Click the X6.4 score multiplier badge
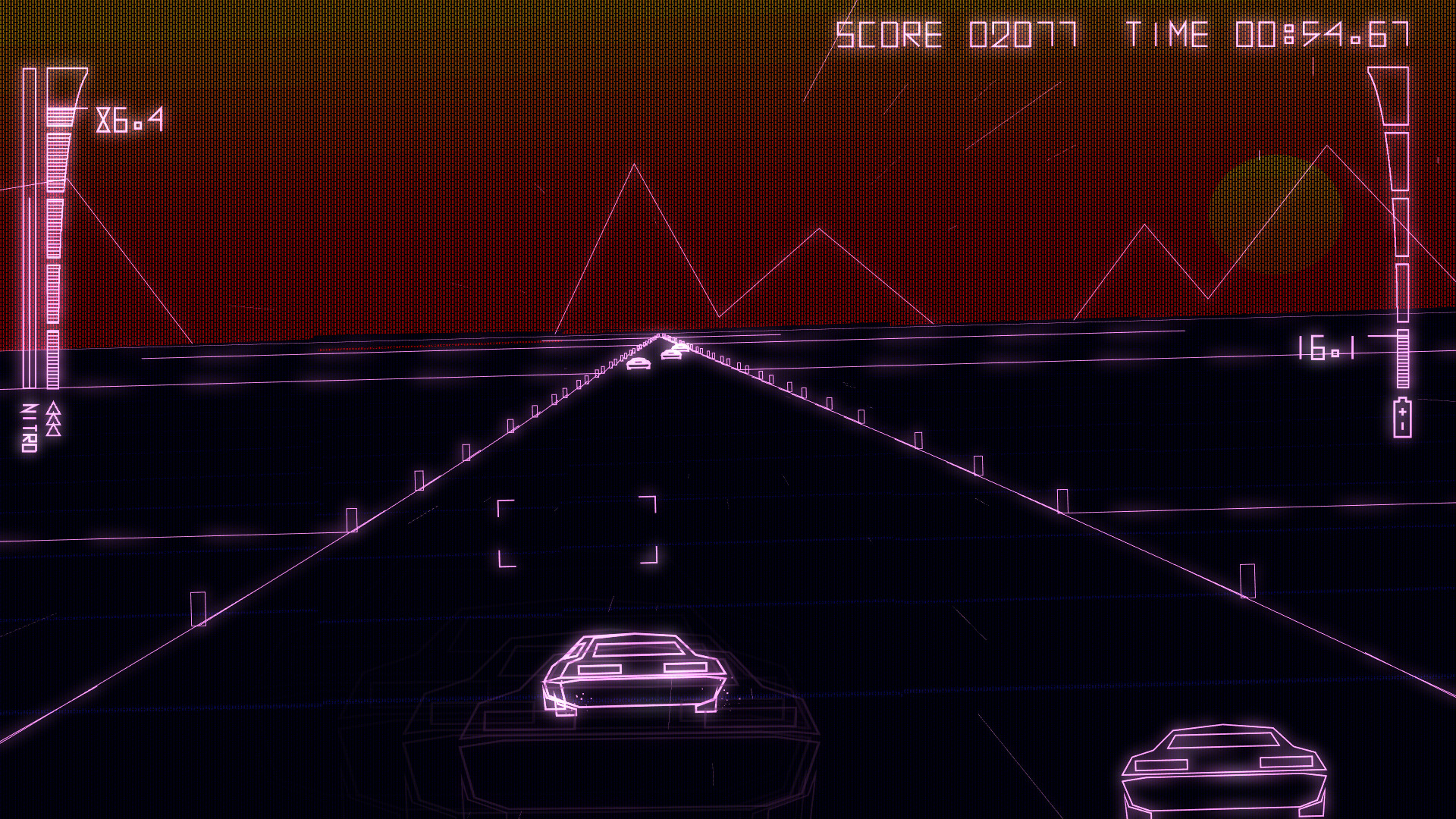1456x819 pixels. (129, 119)
